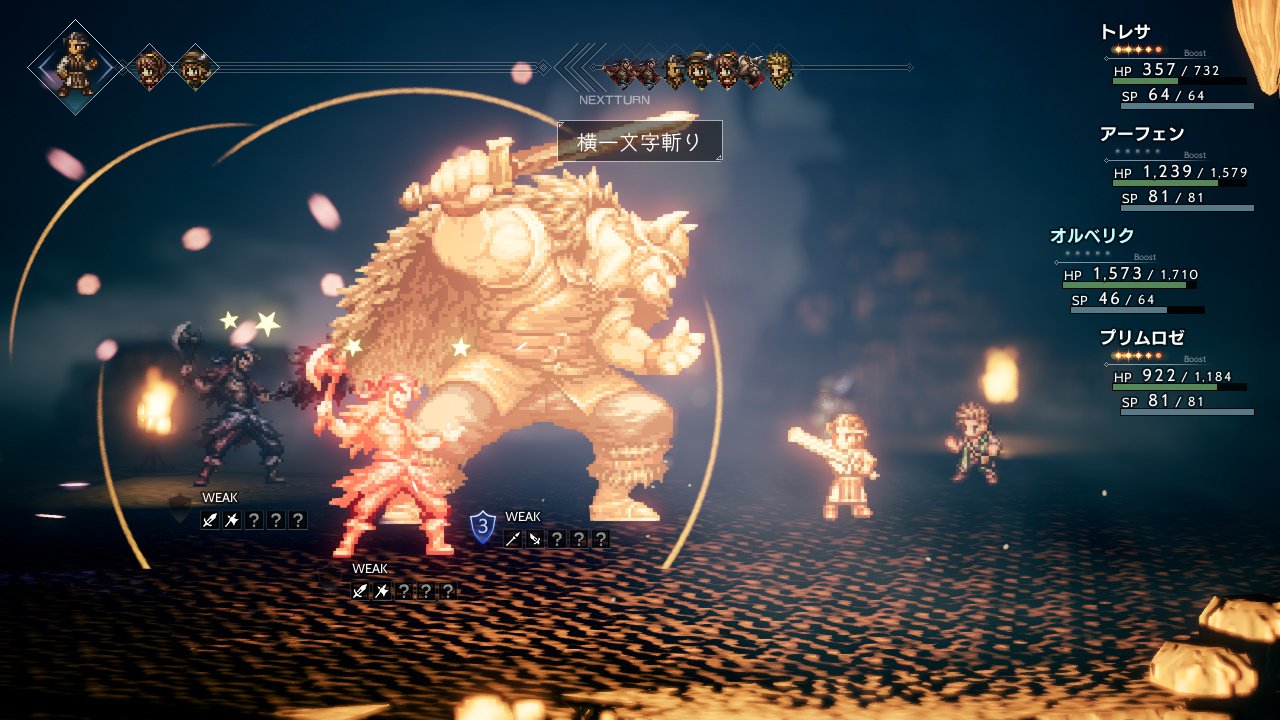Select the sword weakness icon under the ninja enemy
This screenshot has height=720, width=1280.
209,519
